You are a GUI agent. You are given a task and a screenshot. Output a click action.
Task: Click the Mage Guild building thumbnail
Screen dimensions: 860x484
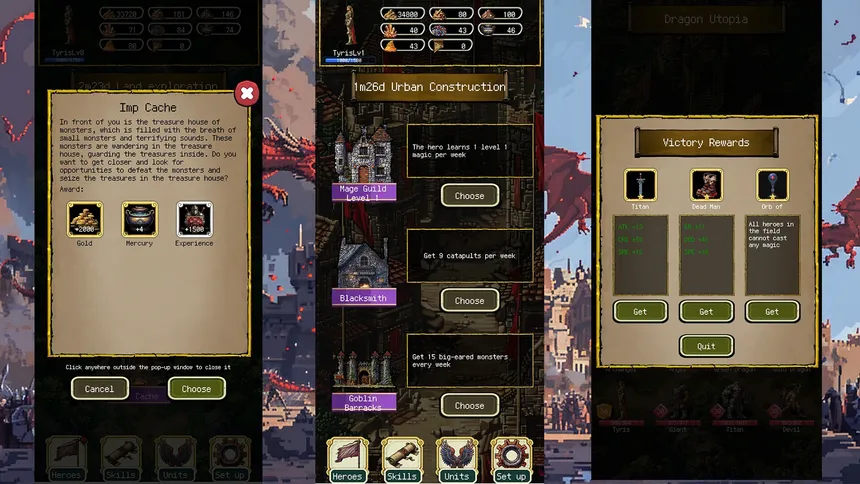click(x=364, y=155)
